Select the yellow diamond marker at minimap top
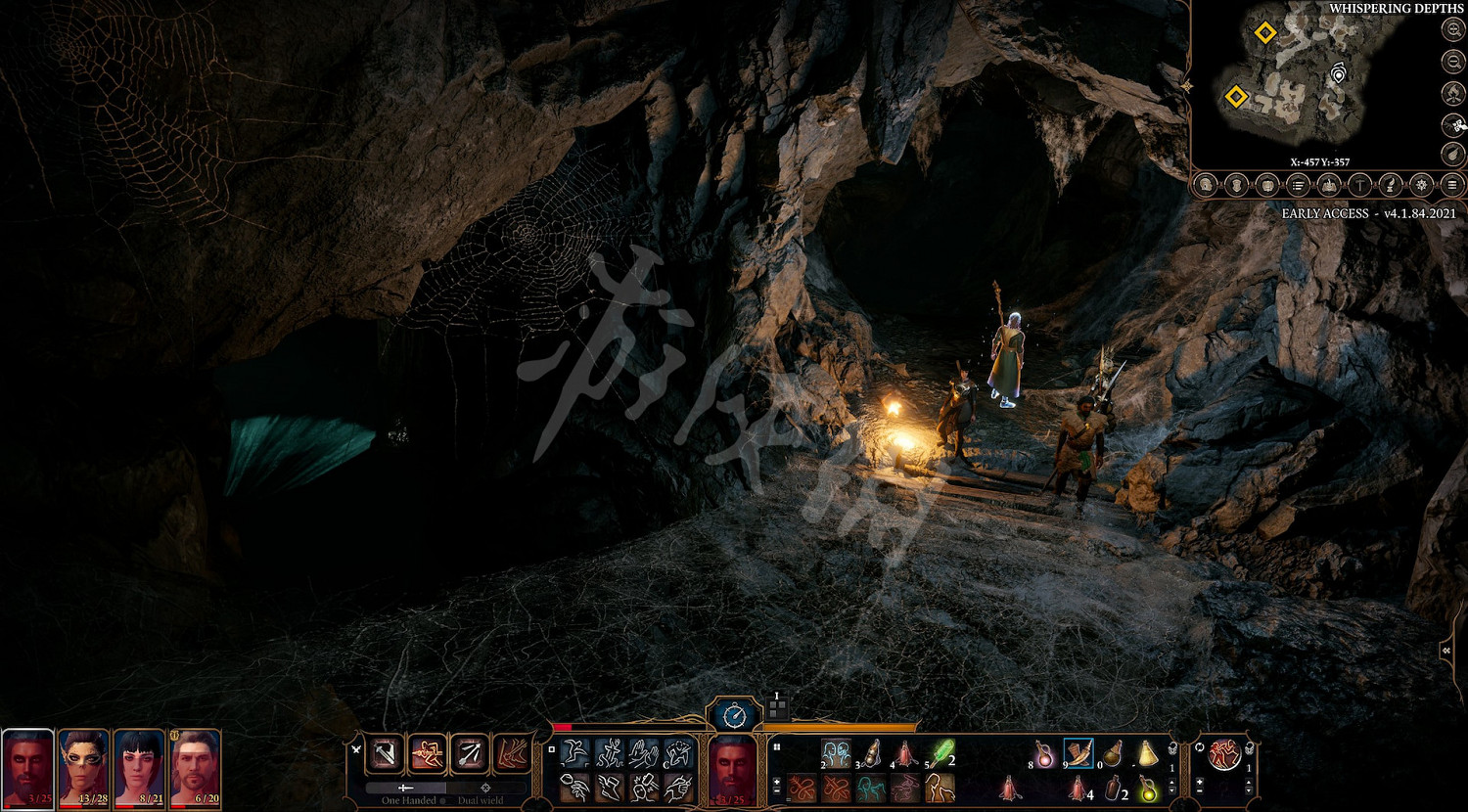This screenshot has height=812, width=1468. [1264, 33]
